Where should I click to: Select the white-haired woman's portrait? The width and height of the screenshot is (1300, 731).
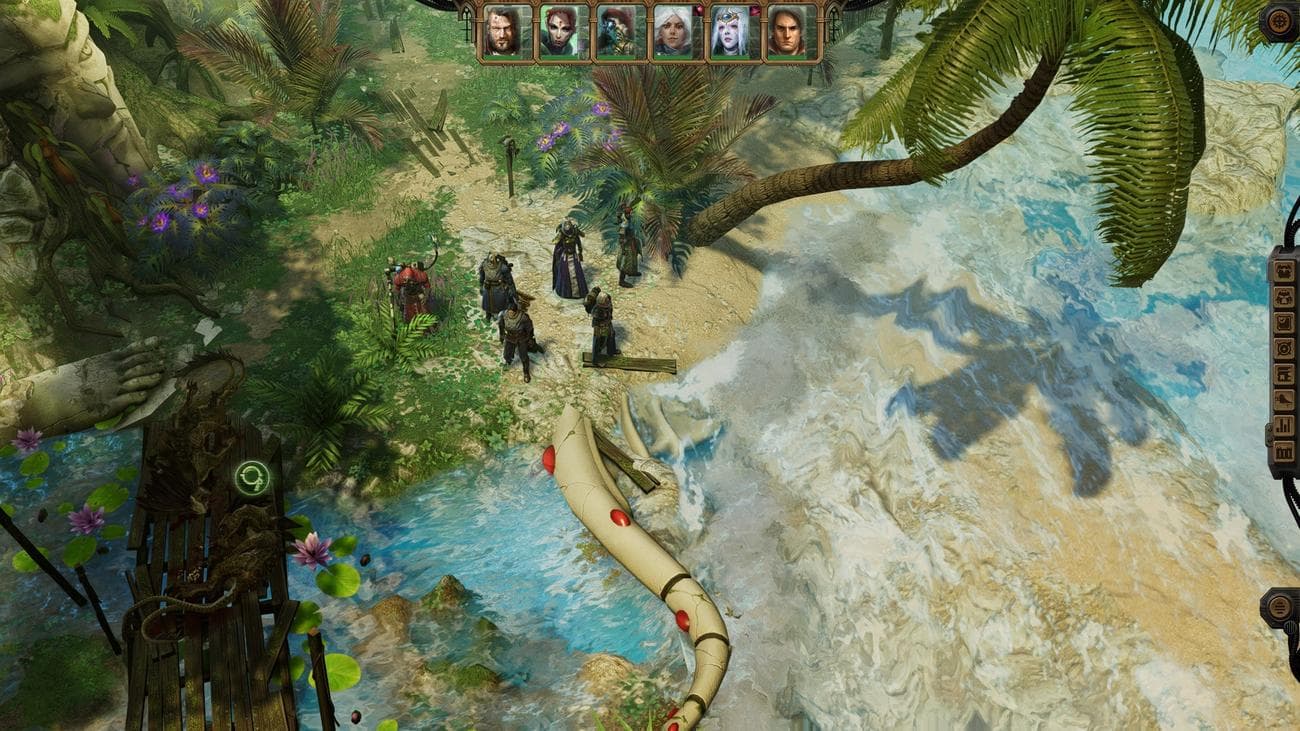pos(672,29)
